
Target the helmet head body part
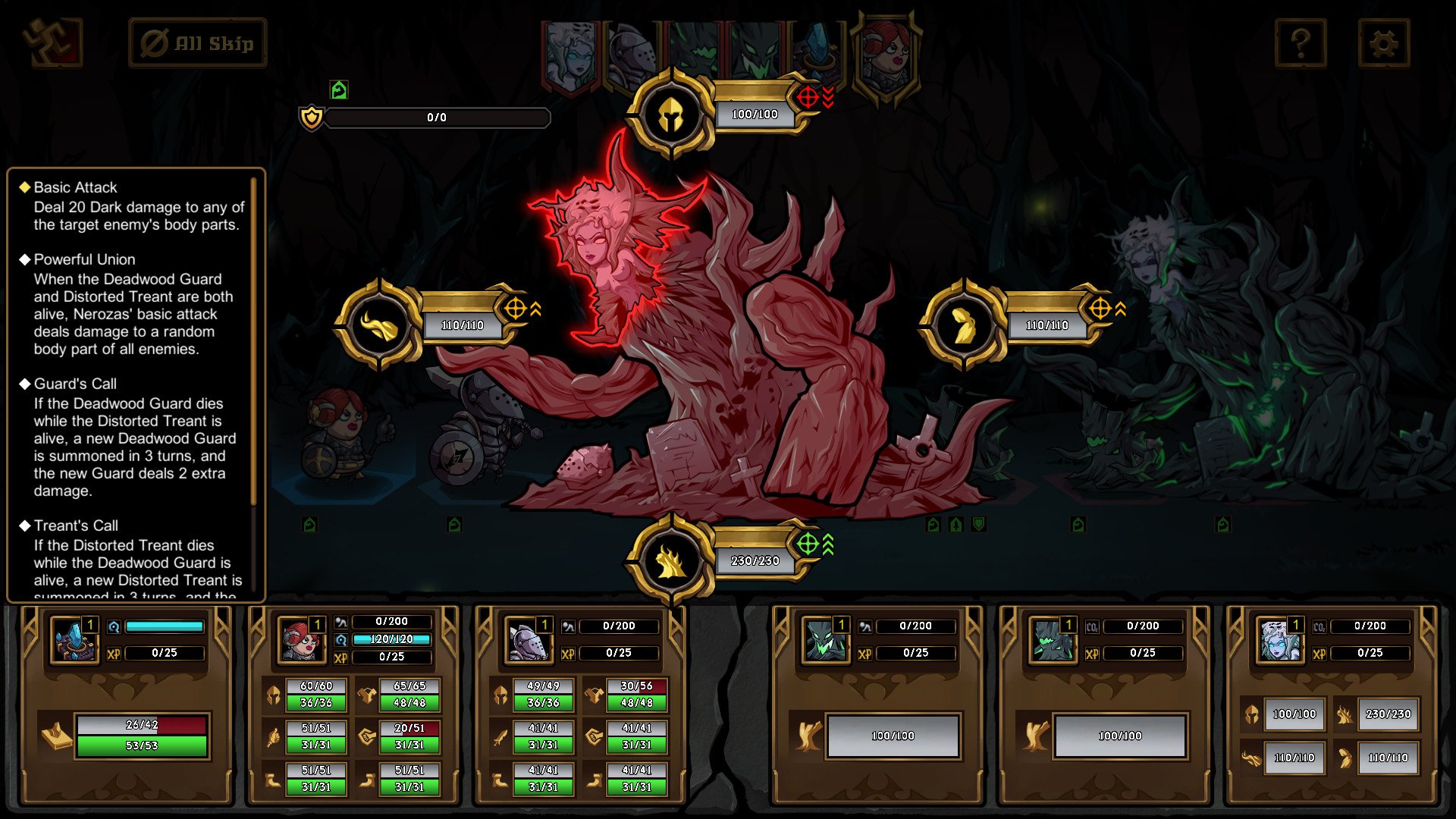coord(671,114)
